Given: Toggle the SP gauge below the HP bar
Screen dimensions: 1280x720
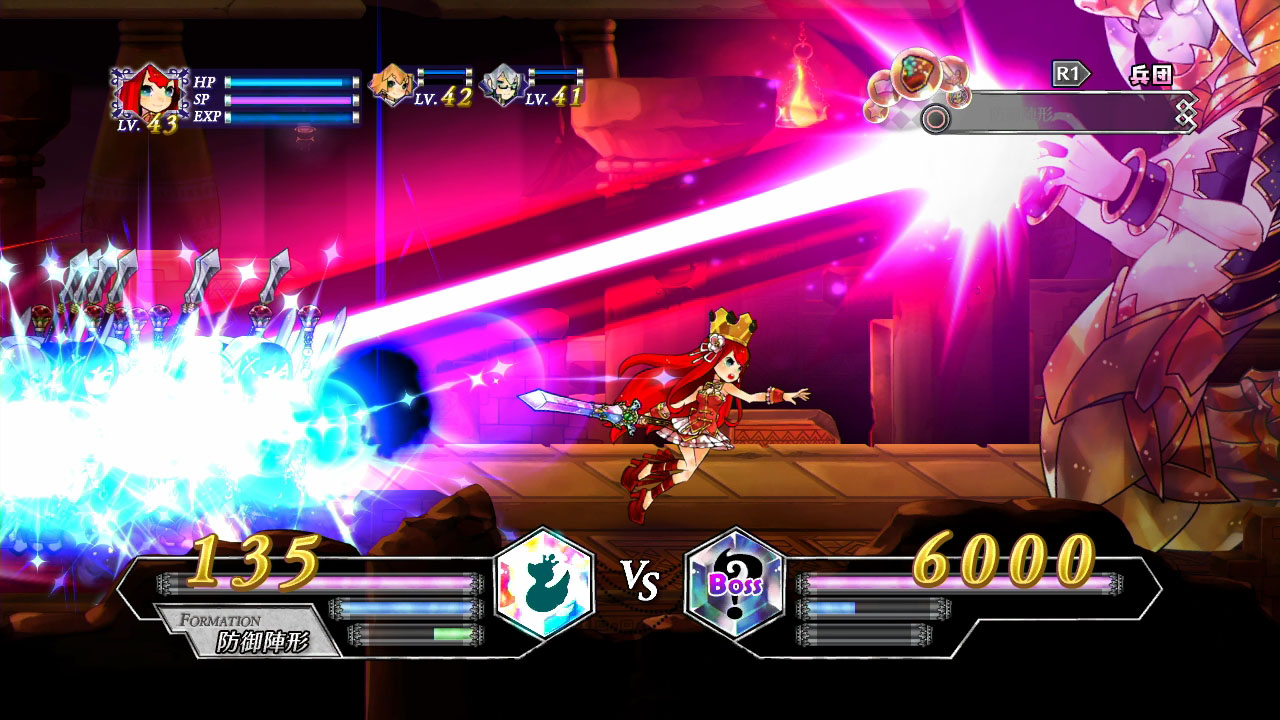Looking at the screenshot, I should click(287, 100).
